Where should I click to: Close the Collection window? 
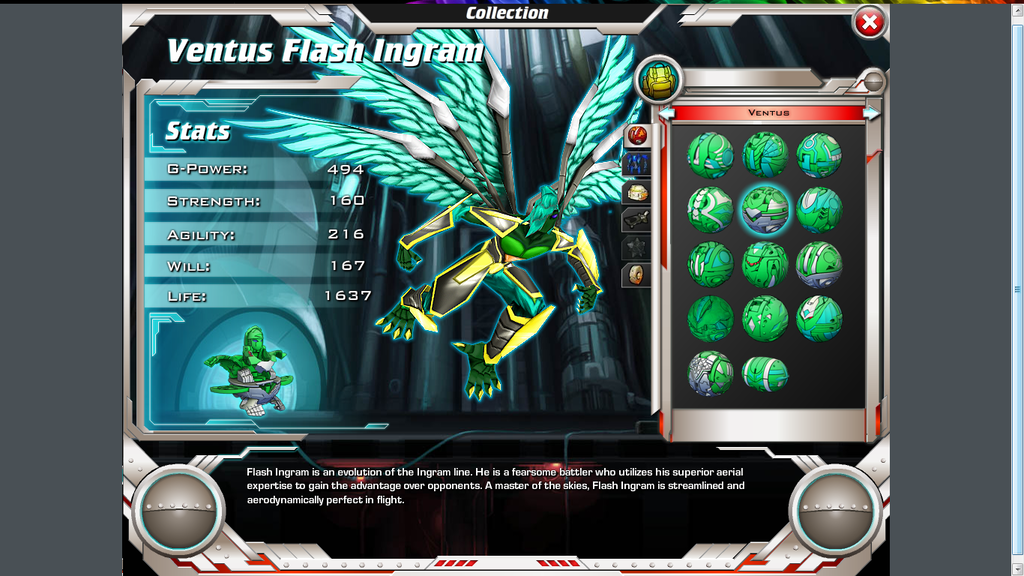pyautogui.click(x=869, y=22)
